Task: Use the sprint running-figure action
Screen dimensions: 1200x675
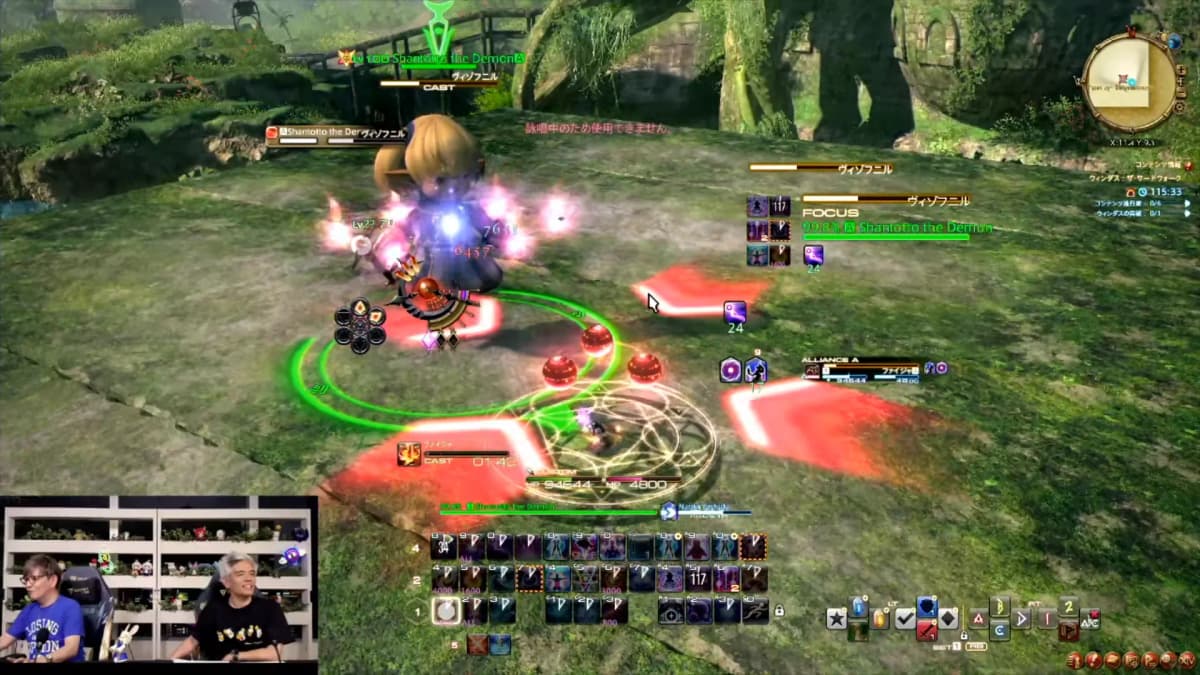Action: pos(752,611)
